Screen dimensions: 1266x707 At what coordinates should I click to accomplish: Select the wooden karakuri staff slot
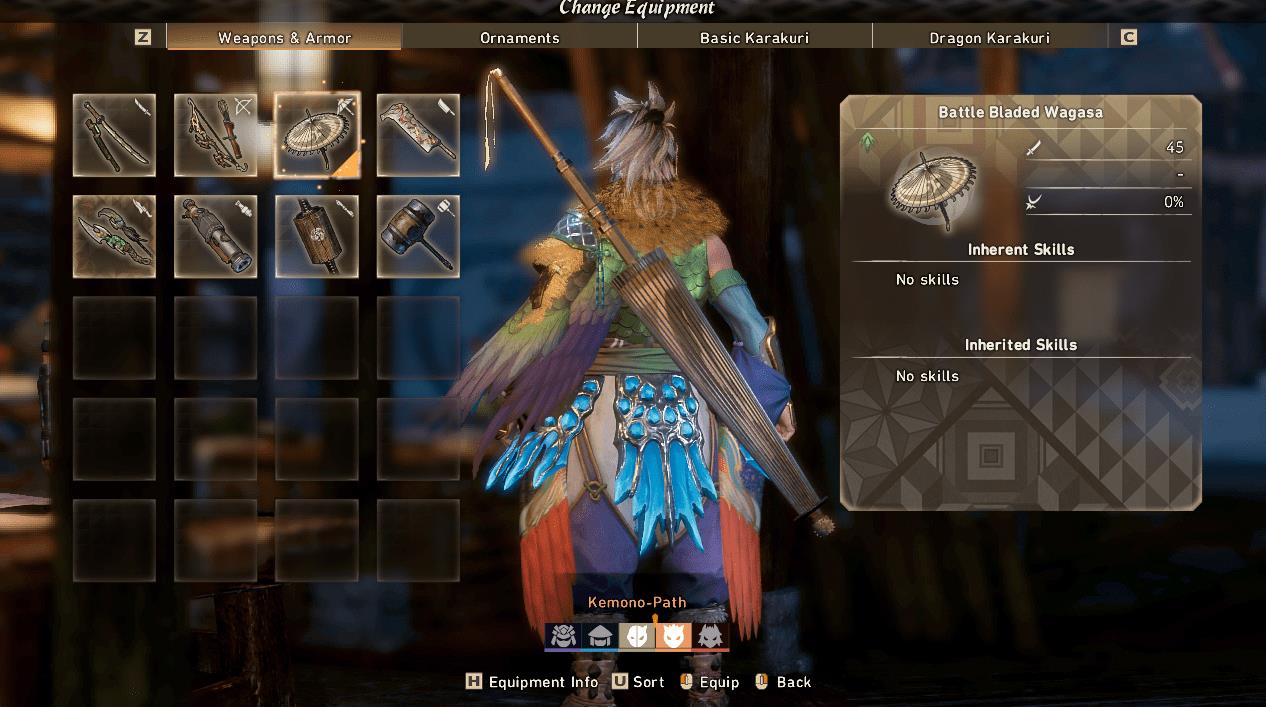(317, 236)
